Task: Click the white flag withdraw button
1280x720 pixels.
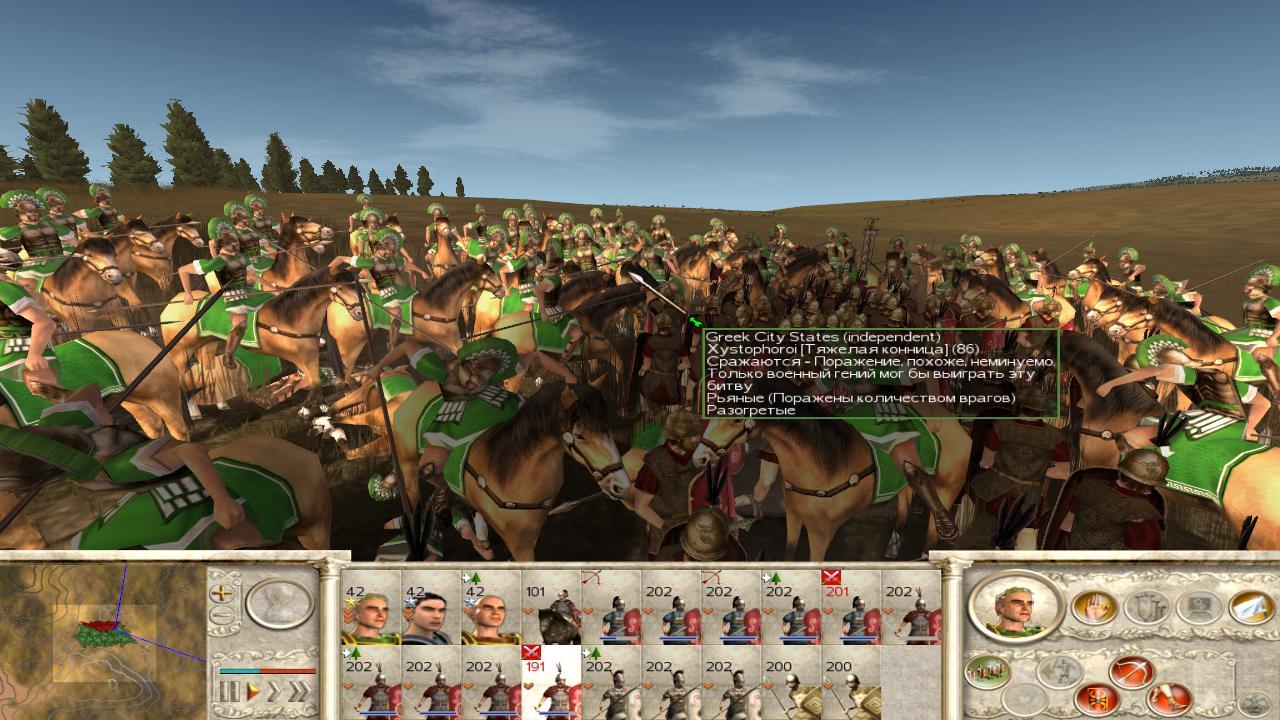Action: click(x=1250, y=606)
